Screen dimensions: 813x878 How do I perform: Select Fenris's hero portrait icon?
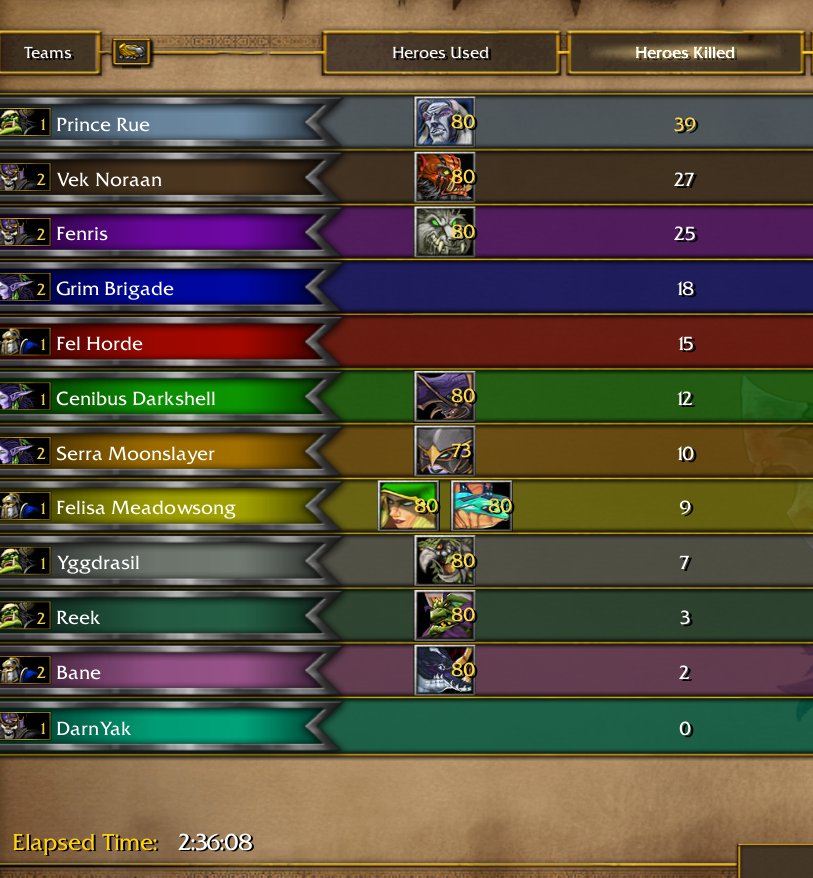coord(444,233)
